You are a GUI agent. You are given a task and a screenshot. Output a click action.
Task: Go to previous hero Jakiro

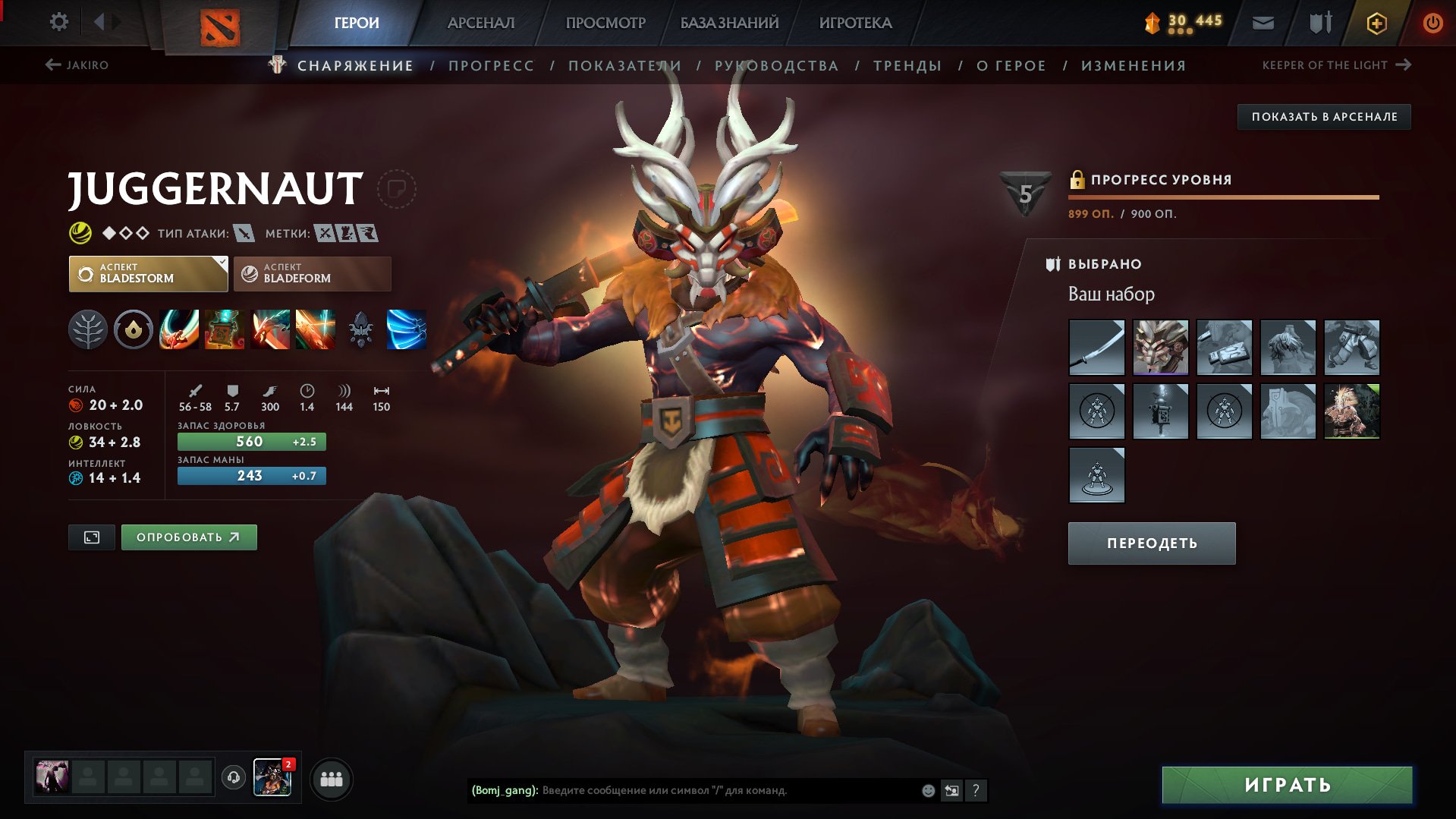click(x=77, y=65)
